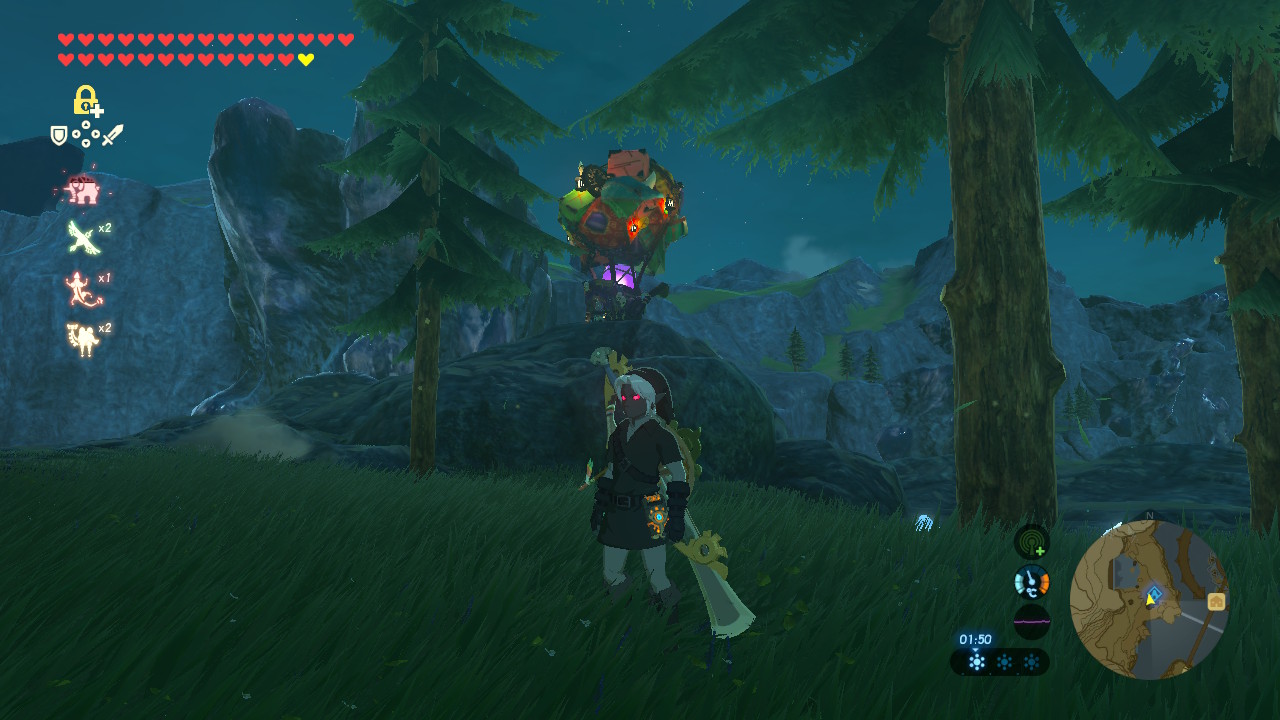
Task: Select the blue shrine marker on minimap
Action: pyautogui.click(x=1155, y=593)
